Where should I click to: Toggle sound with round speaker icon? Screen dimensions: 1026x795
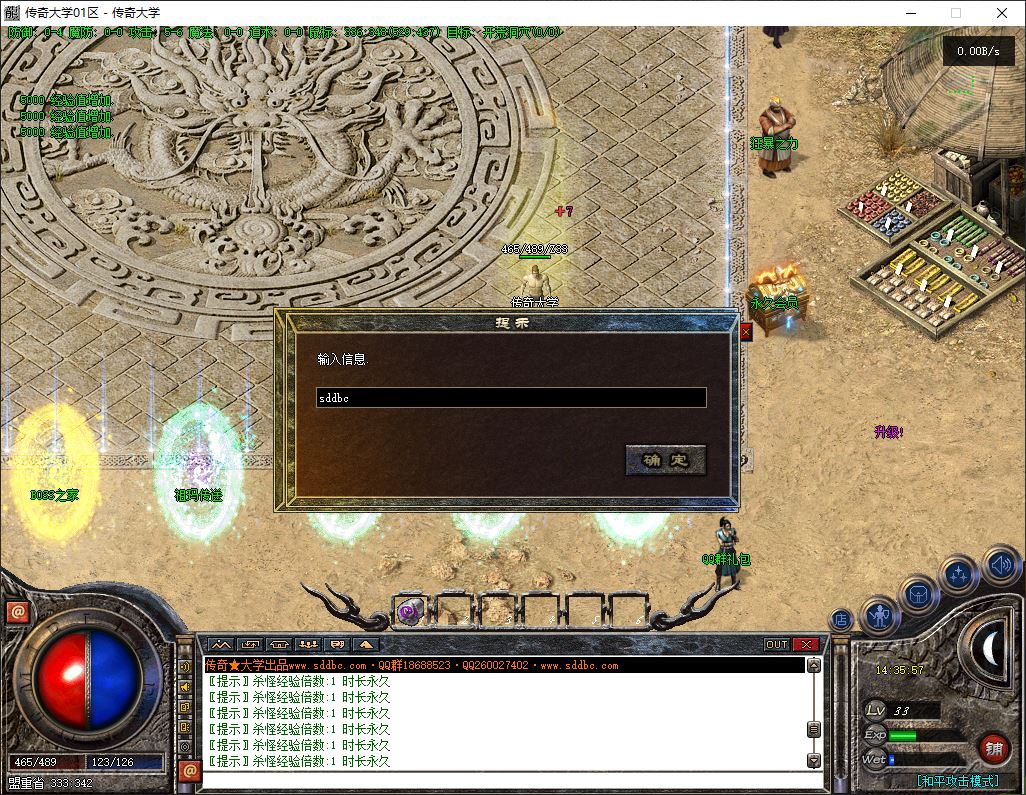click(1000, 565)
